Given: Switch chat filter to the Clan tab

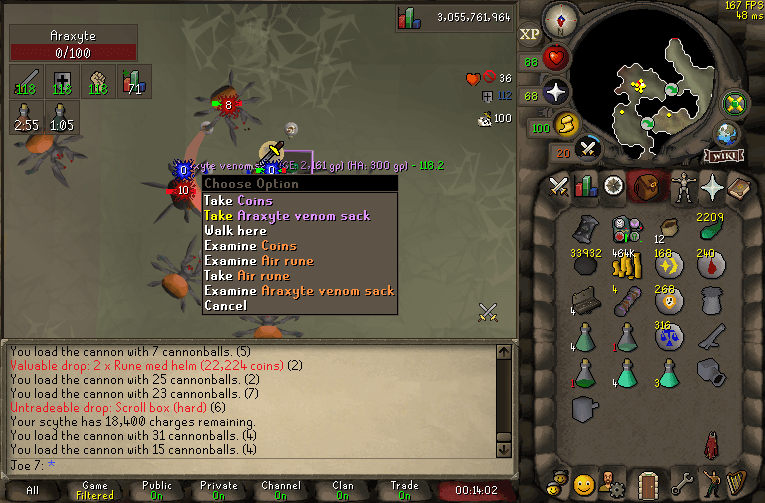Looking at the screenshot, I should (343, 490).
